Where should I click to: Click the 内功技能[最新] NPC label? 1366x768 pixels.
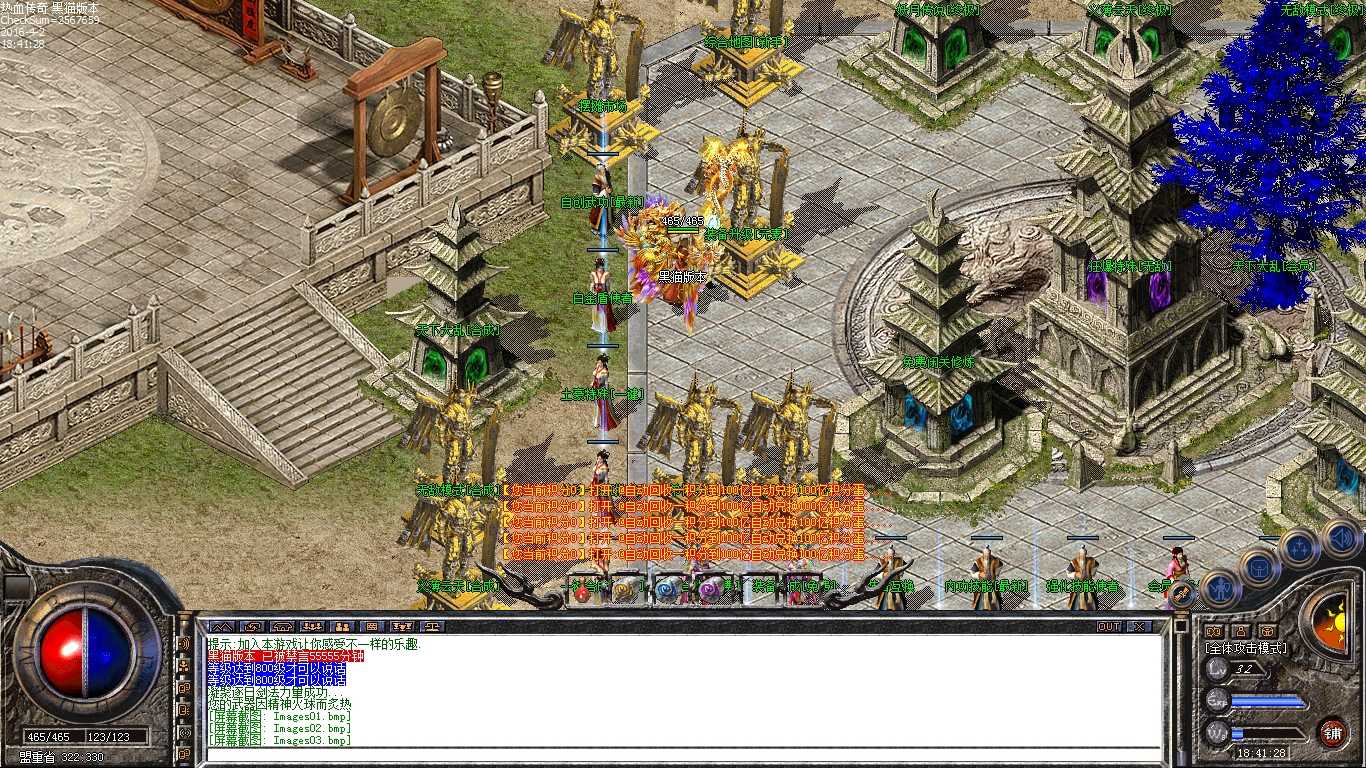(985, 588)
